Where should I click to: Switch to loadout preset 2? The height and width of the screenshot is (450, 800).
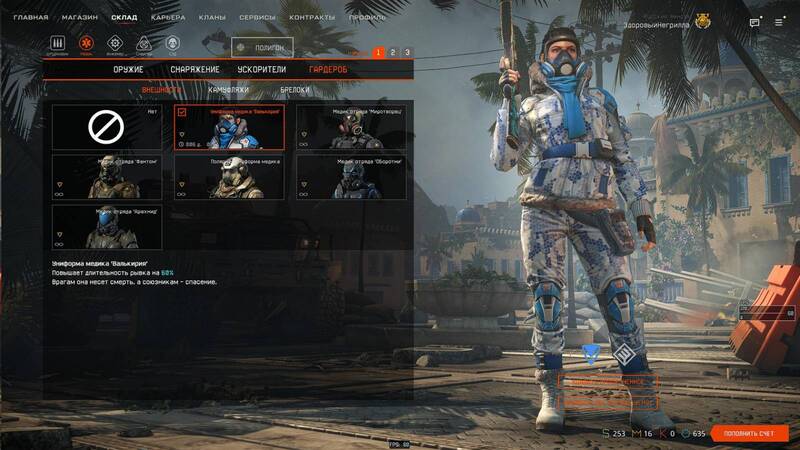coord(393,52)
